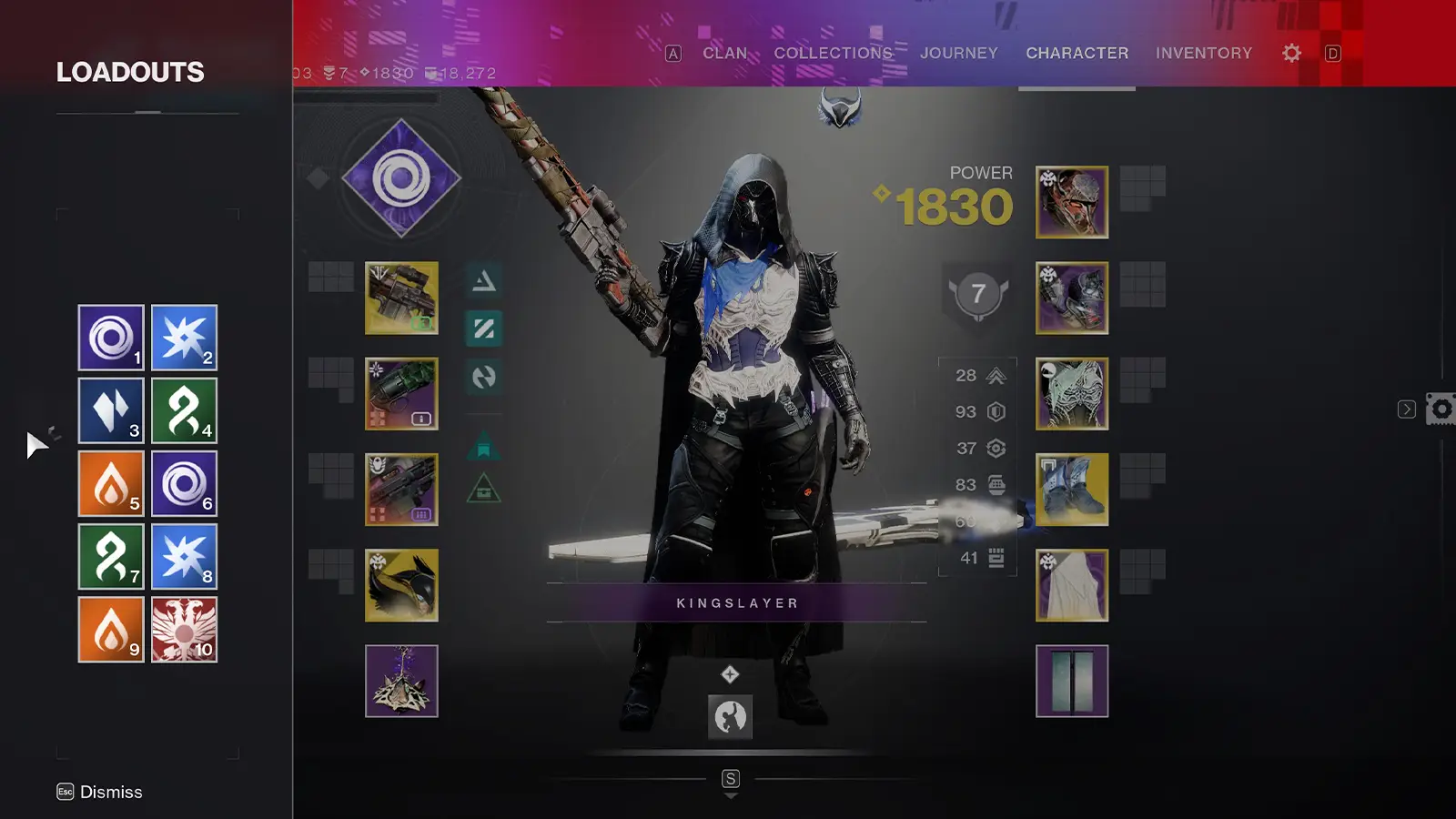Select the equipped exotic boots
Image resolution: width=1456 pixels, height=819 pixels.
(x=1072, y=490)
